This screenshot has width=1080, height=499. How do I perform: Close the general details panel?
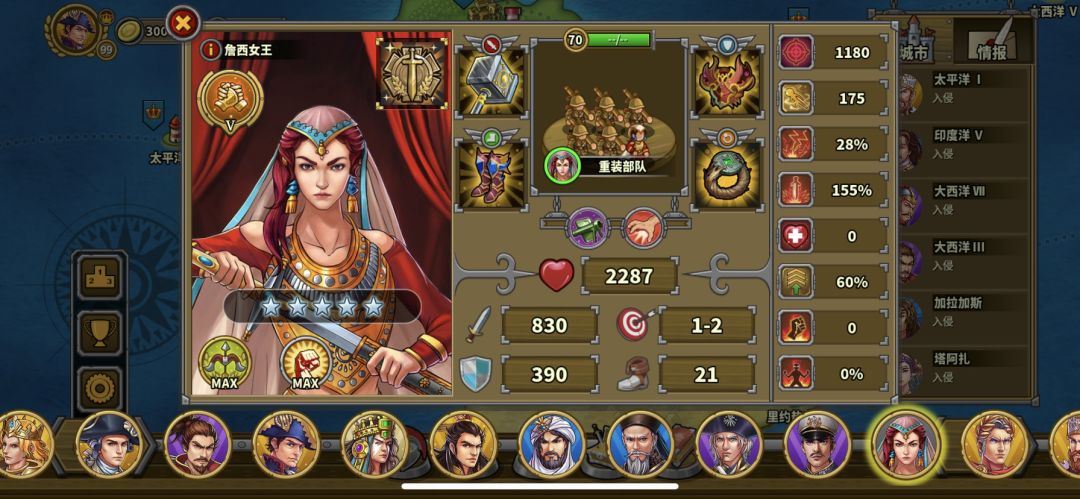pyautogui.click(x=183, y=22)
